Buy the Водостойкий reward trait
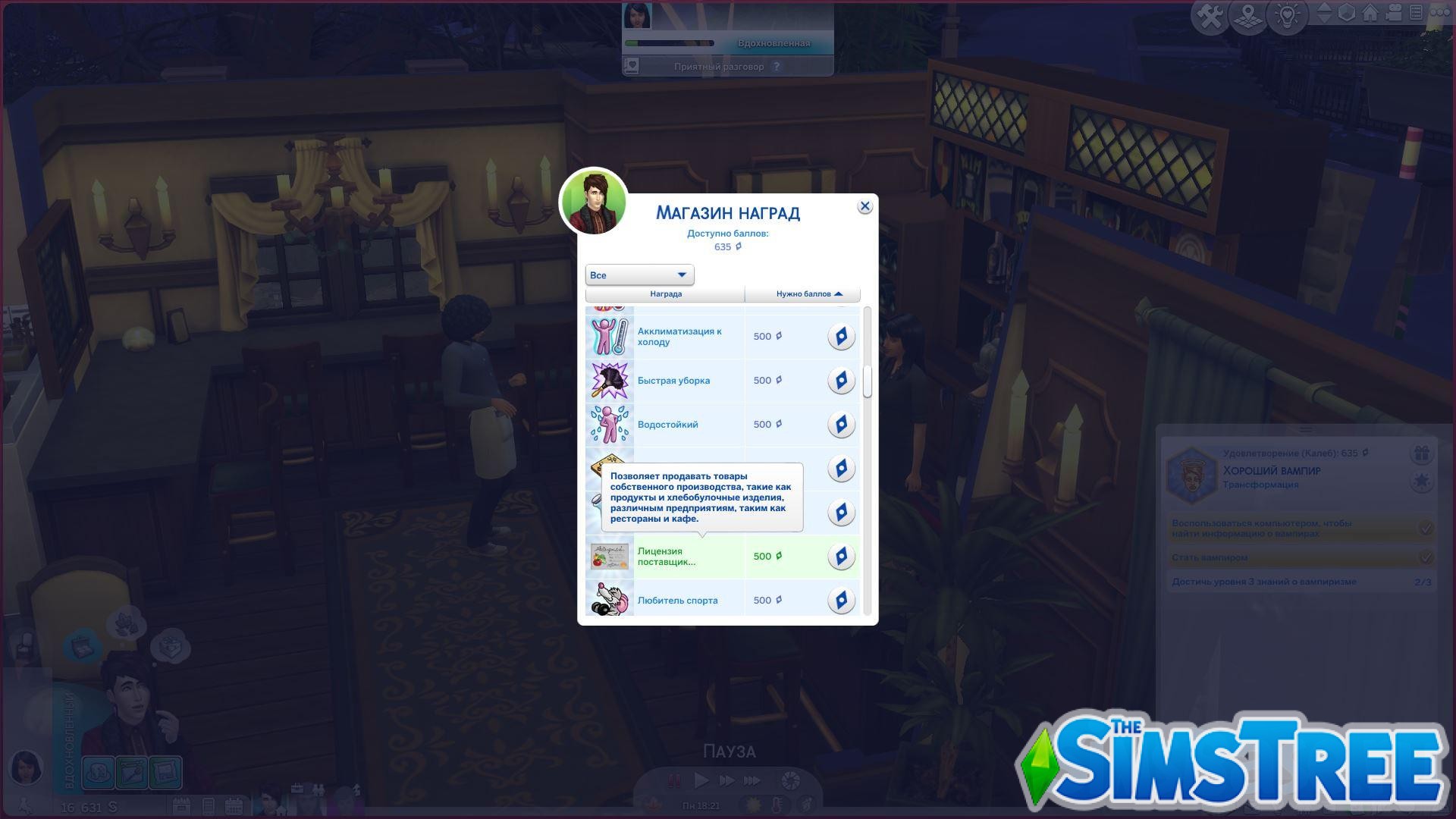Image resolution: width=1456 pixels, height=819 pixels. tap(841, 424)
